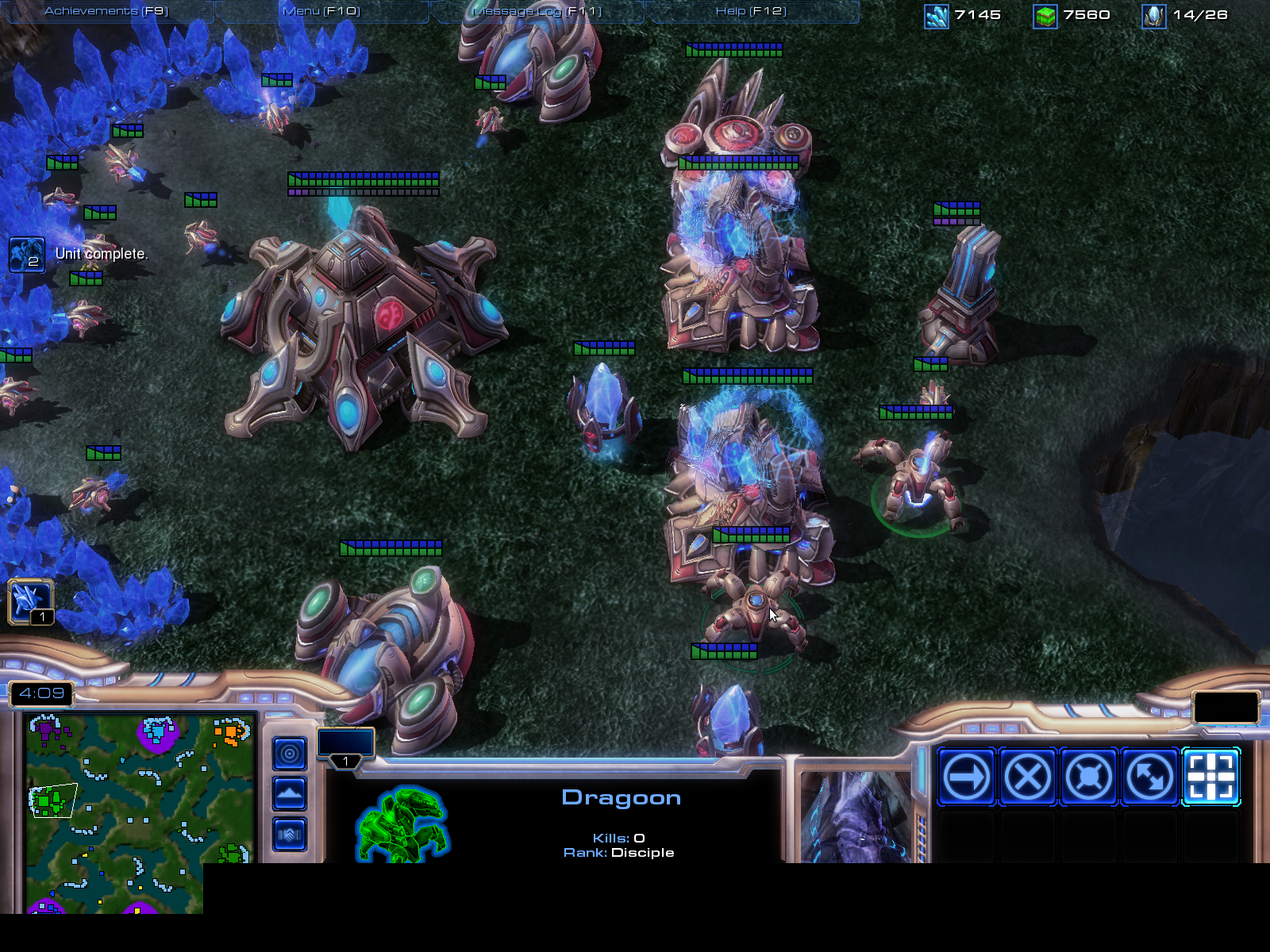The height and width of the screenshot is (952, 1270).
Task: Activate the Hold Position command
Action: click(x=1088, y=777)
